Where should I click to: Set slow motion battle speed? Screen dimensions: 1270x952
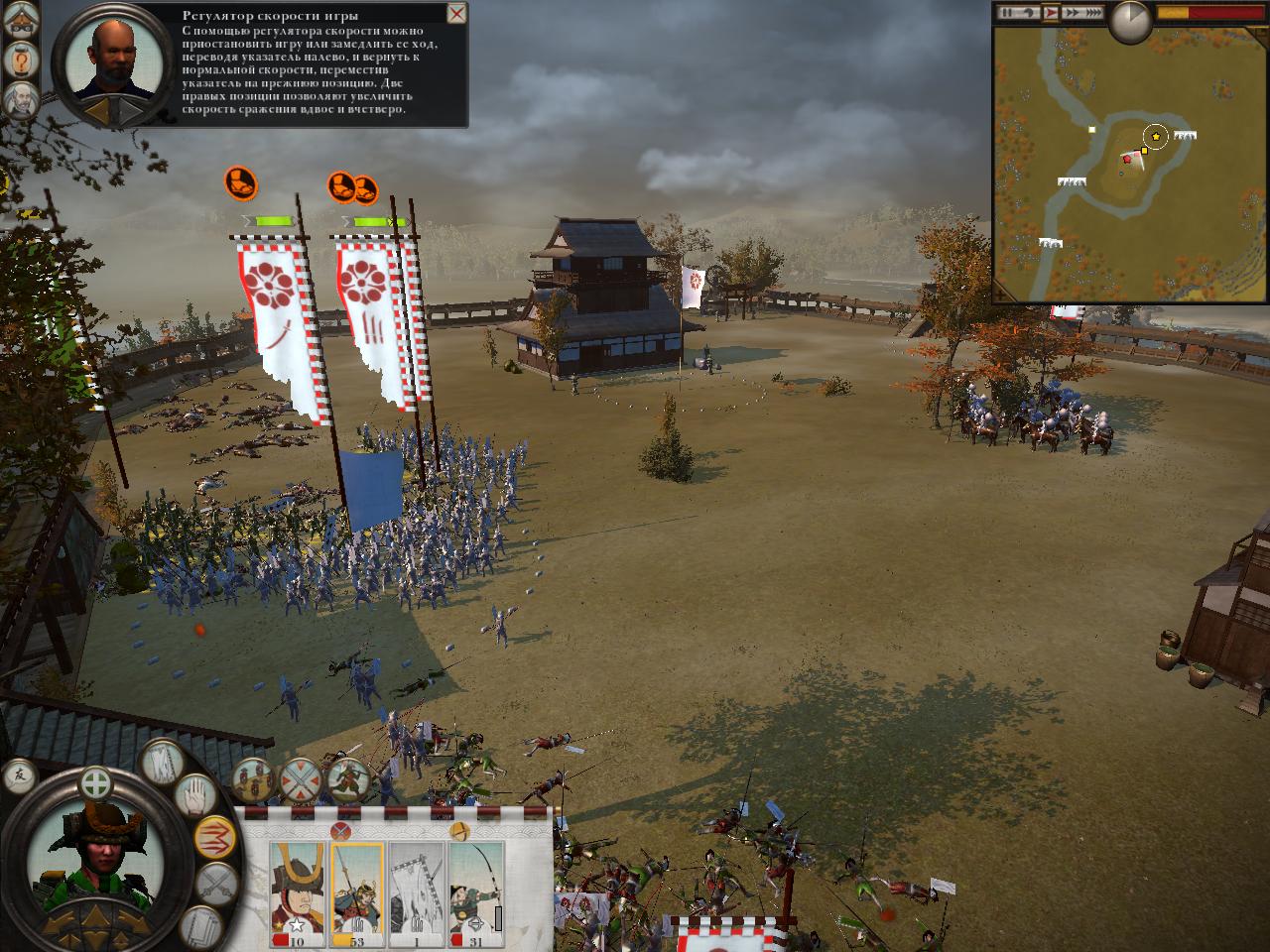[x=1029, y=13]
